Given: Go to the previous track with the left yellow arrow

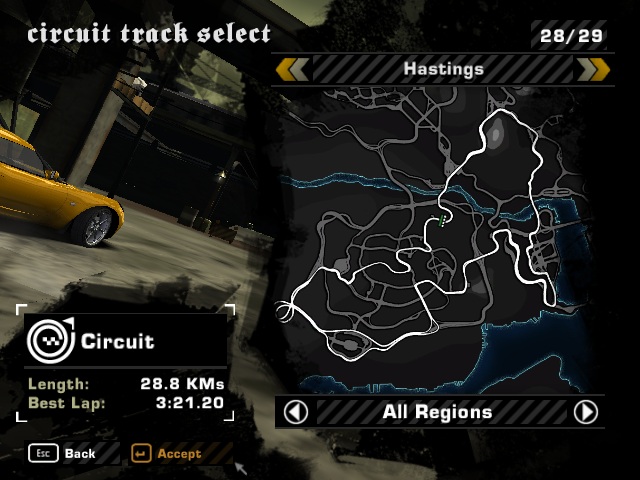Looking at the screenshot, I should point(292,69).
